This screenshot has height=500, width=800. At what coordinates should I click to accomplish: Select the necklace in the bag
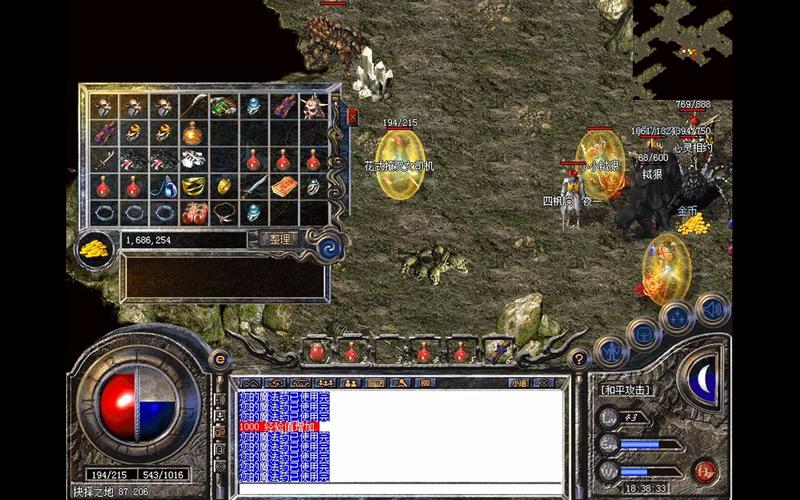pos(224,213)
